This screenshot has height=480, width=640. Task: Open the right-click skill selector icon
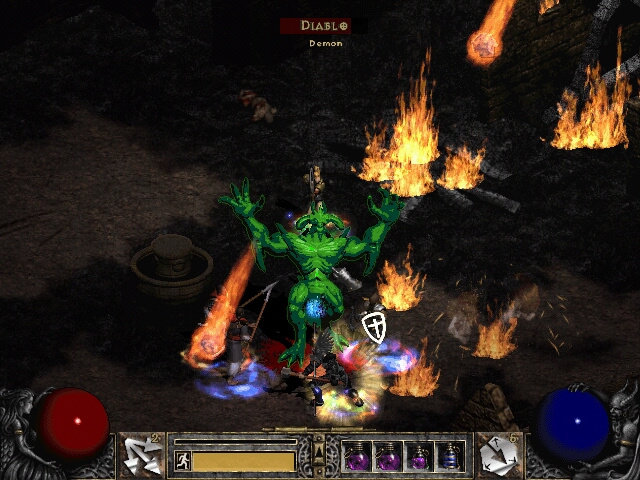pos(497,454)
